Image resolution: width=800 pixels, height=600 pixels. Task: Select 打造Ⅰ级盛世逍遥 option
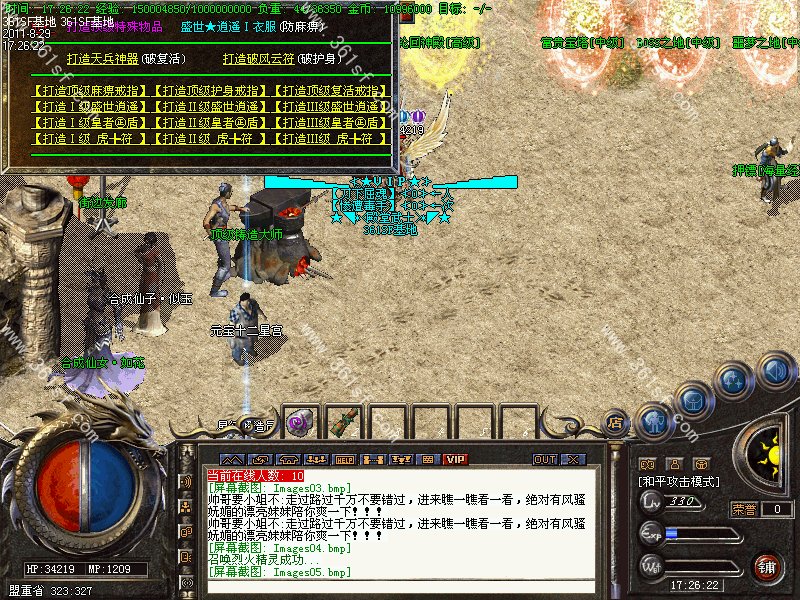90,106
